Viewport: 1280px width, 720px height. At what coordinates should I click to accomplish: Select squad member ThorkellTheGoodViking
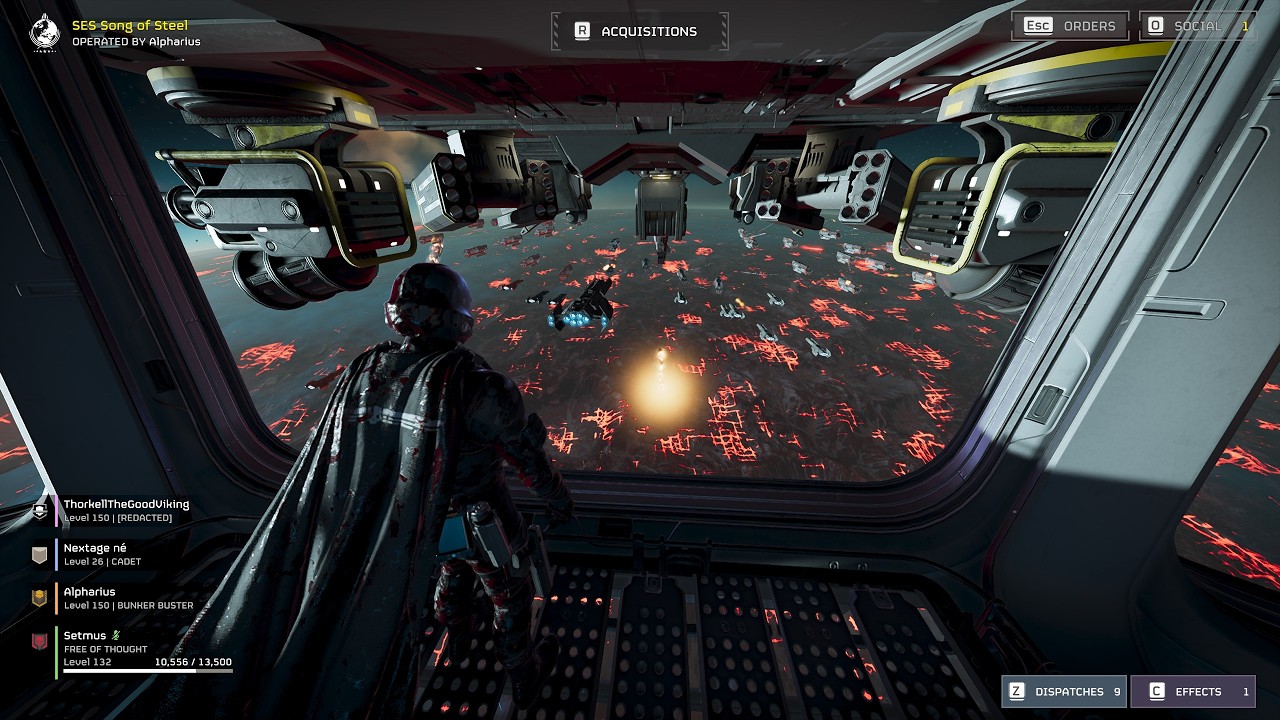pyautogui.click(x=125, y=510)
